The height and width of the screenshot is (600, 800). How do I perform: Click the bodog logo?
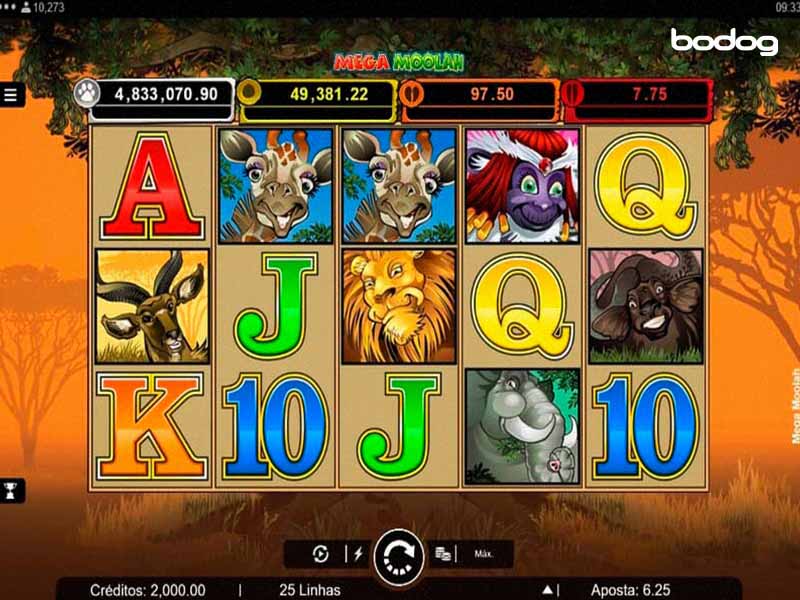pos(723,41)
